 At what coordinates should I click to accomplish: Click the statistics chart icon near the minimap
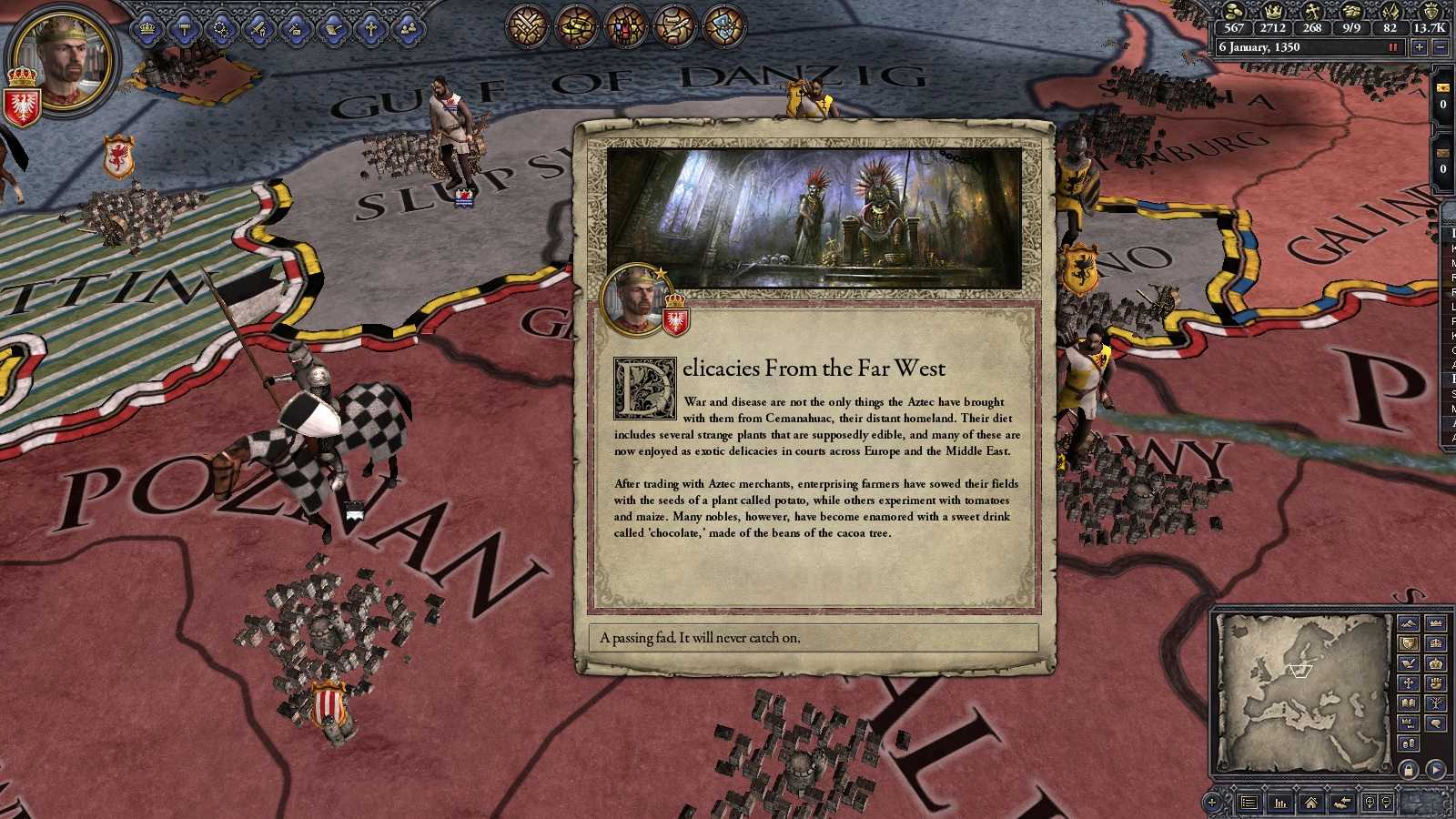click(x=1280, y=803)
